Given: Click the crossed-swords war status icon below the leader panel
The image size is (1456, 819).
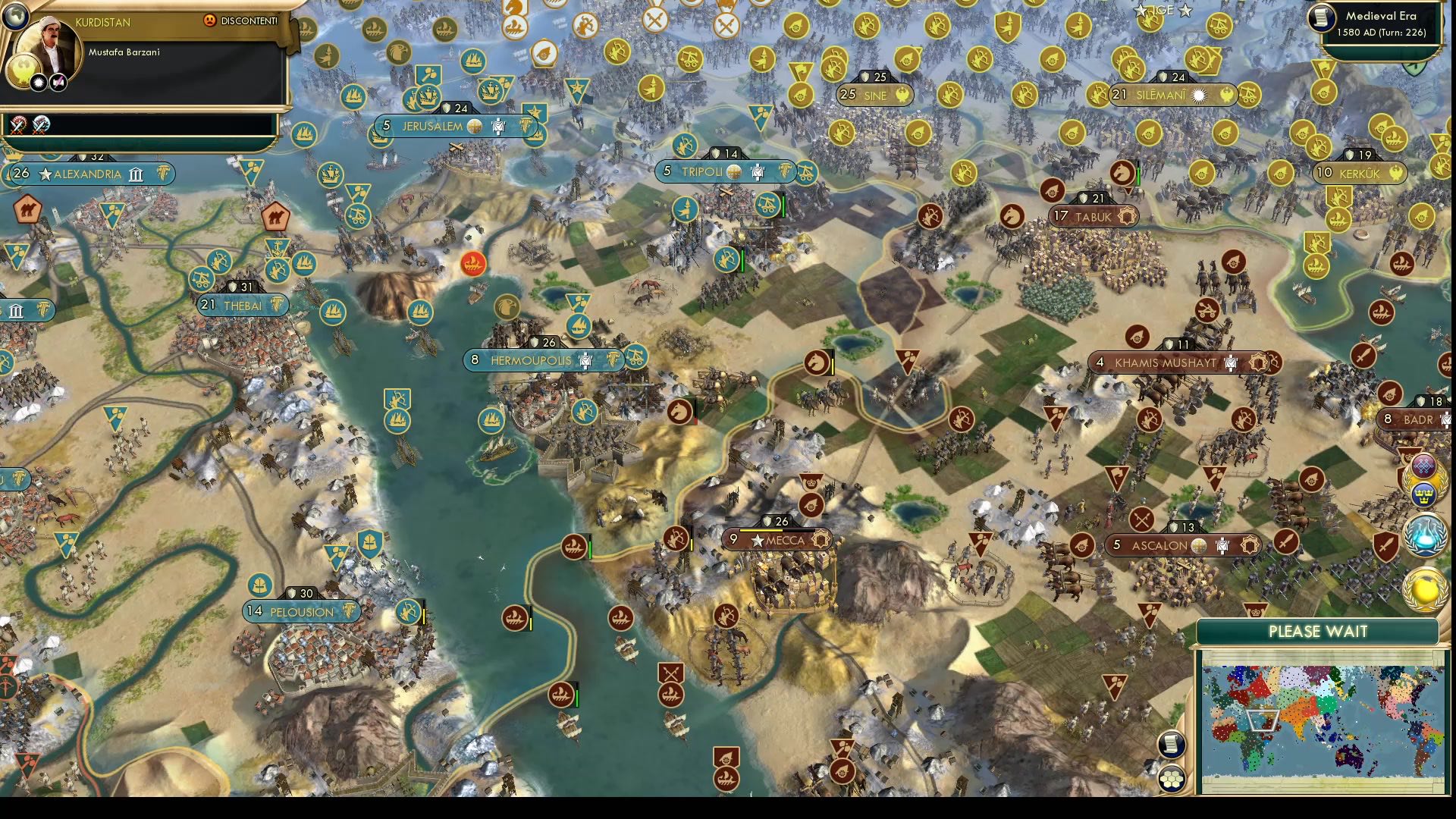Looking at the screenshot, I should pos(17,127).
